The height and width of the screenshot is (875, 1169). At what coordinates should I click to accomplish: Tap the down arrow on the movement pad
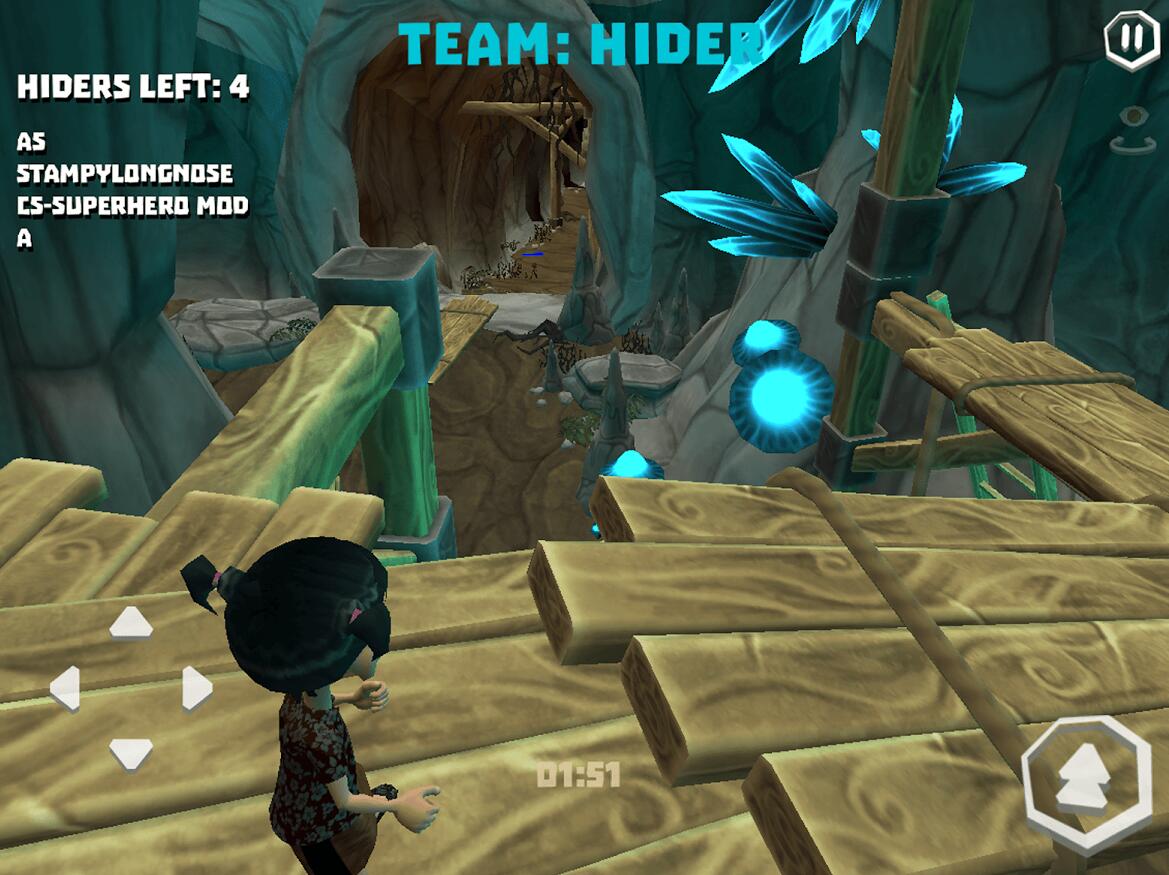pos(131,752)
